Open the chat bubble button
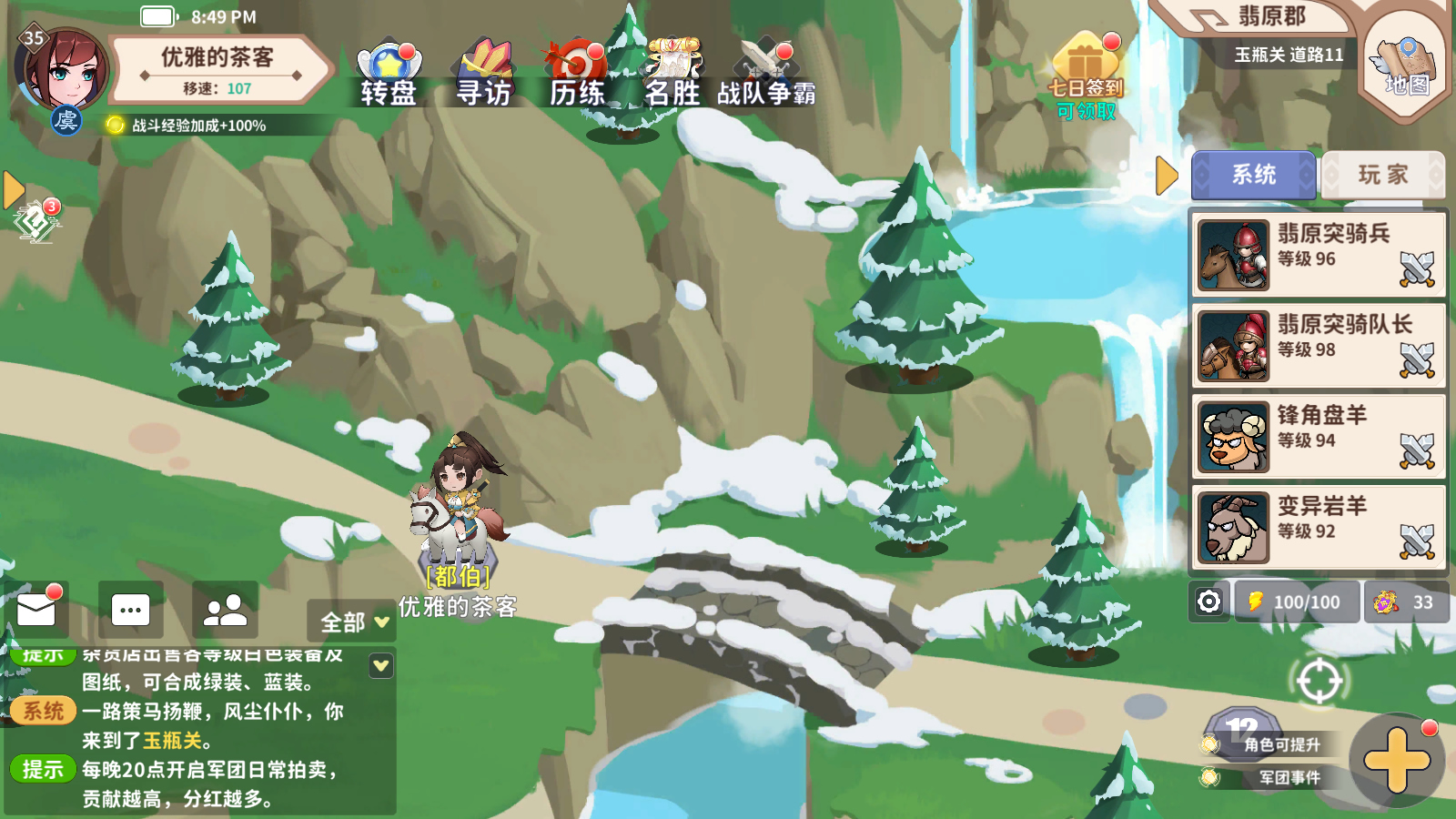 point(130,609)
